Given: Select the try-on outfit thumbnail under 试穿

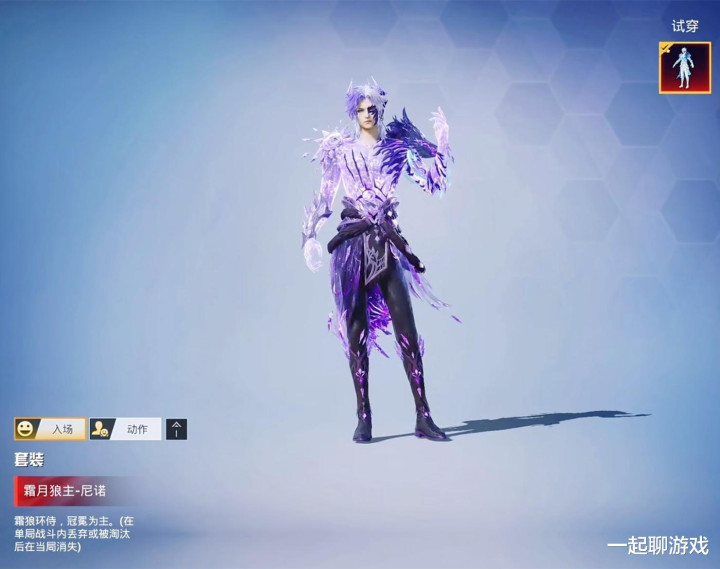Looking at the screenshot, I should pyautogui.click(x=685, y=68).
